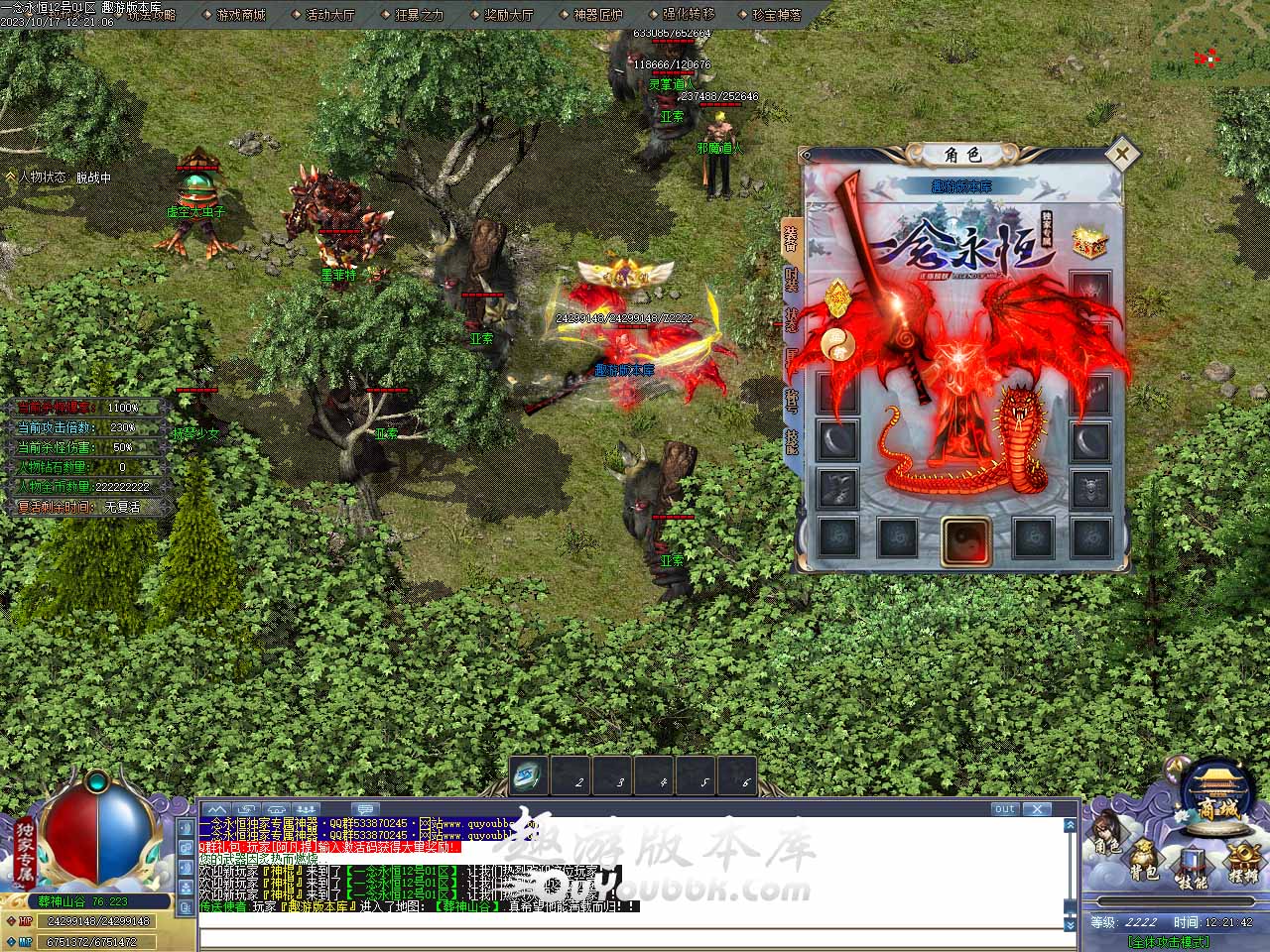
Task: Switch to the 状态 status tab
Action: [791, 319]
